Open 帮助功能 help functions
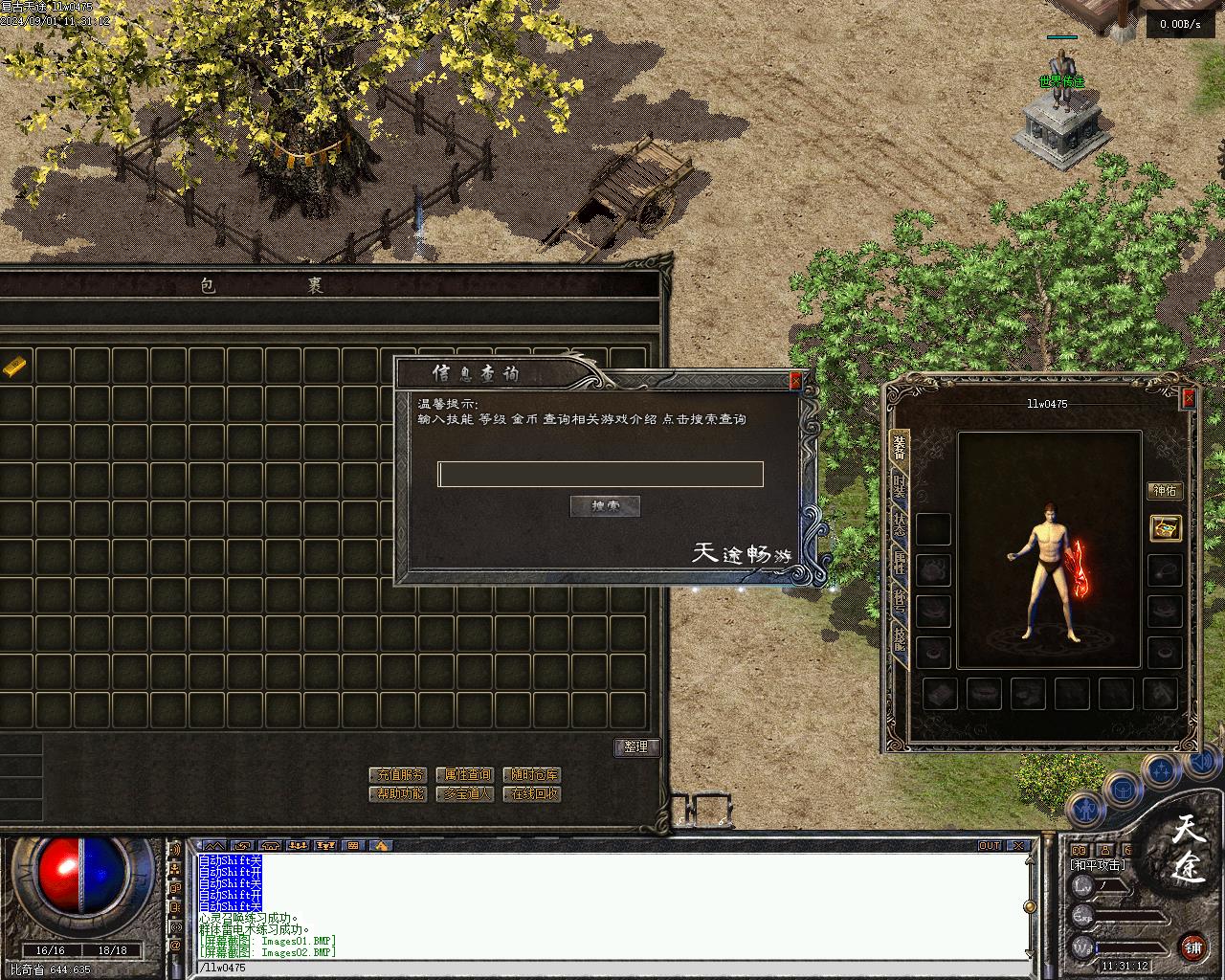Viewport: 1225px width, 980px height. pyautogui.click(x=397, y=793)
